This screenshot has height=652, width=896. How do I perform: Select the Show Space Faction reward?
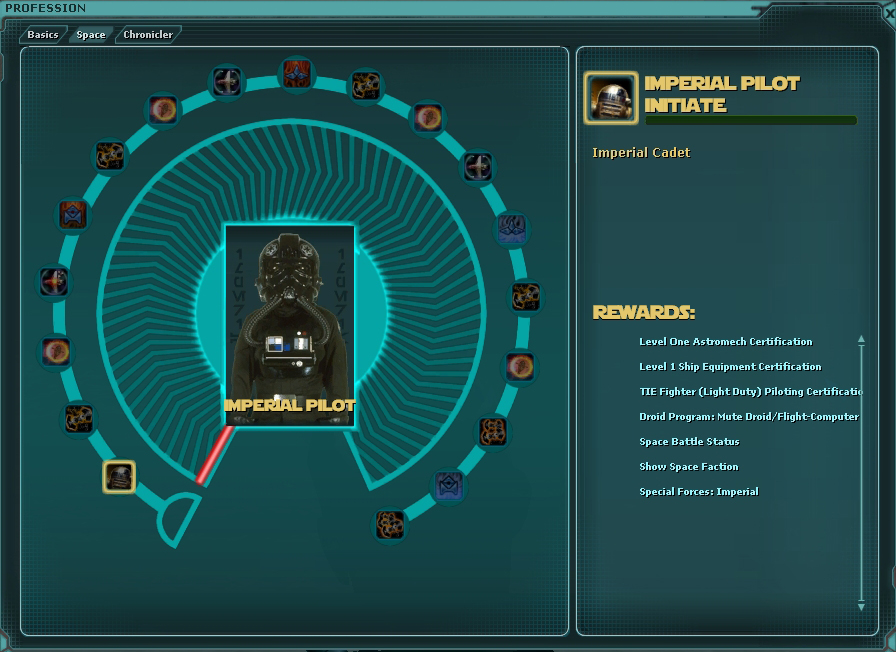pyautogui.click(x=689, y=467)
